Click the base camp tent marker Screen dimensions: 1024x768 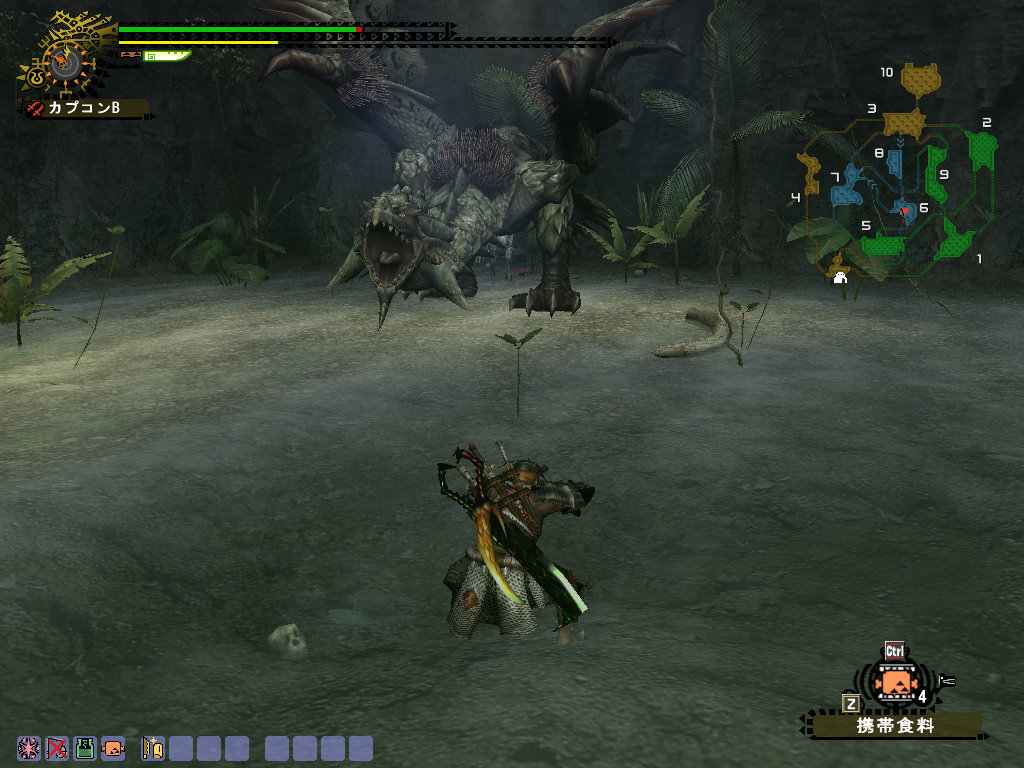tap(840, 277)
